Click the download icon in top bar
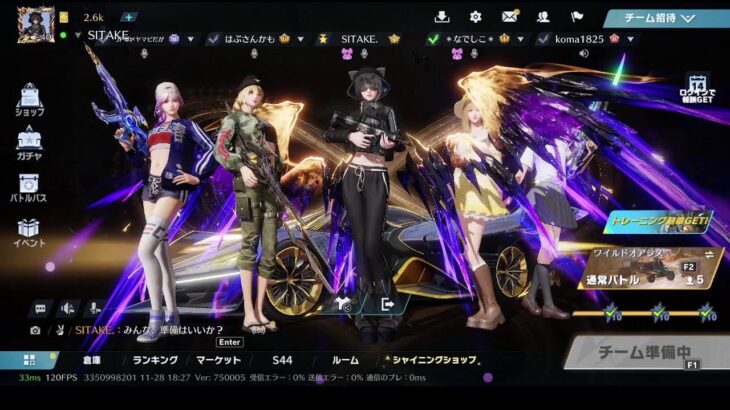 pos(442,17)
